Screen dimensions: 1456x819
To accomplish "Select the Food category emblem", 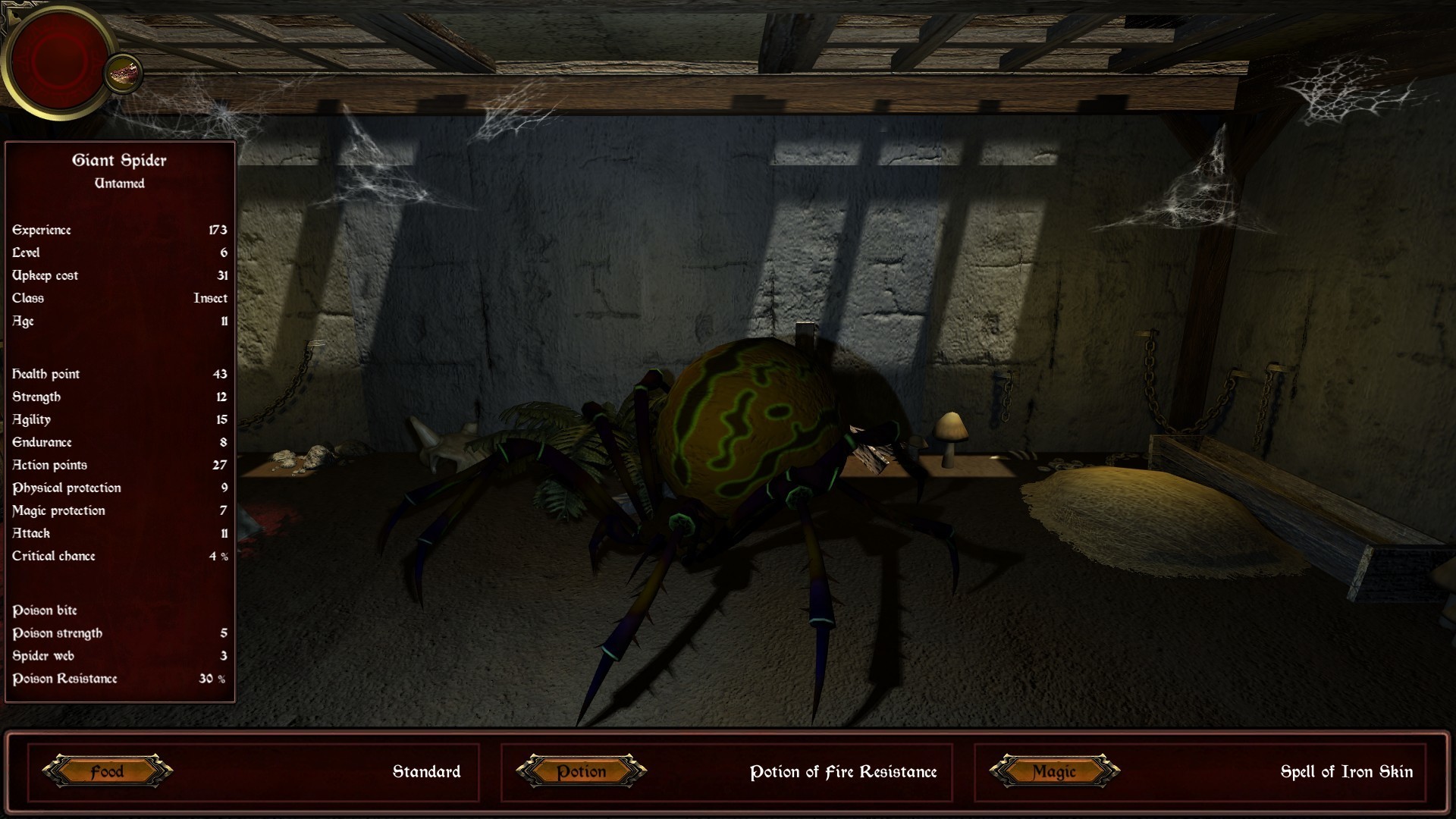I will pos(107,772).
